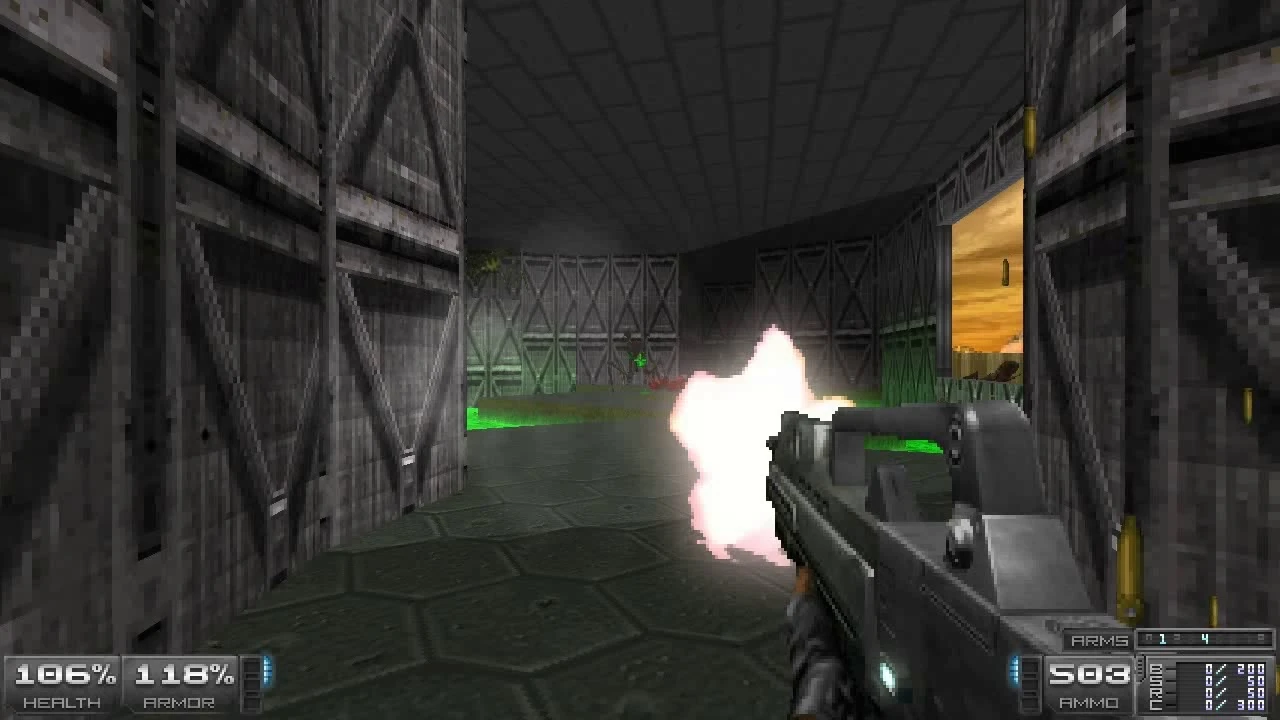Select weapon slot 4 in ARMS panel
The width and height of the screenshot is (1280, 720).
point(1206,637)
